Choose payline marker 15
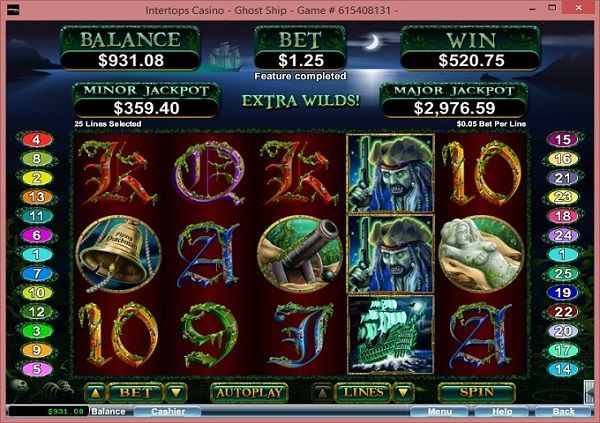The width and height of the screenshot is (600, 423). [x=562, y=140]
